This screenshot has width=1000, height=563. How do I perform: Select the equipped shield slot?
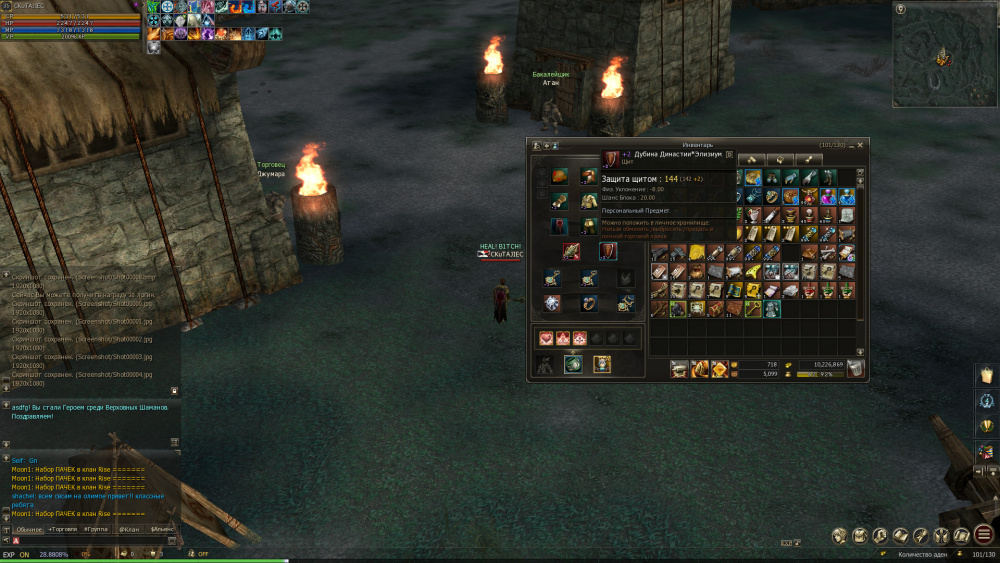[608, 251]
